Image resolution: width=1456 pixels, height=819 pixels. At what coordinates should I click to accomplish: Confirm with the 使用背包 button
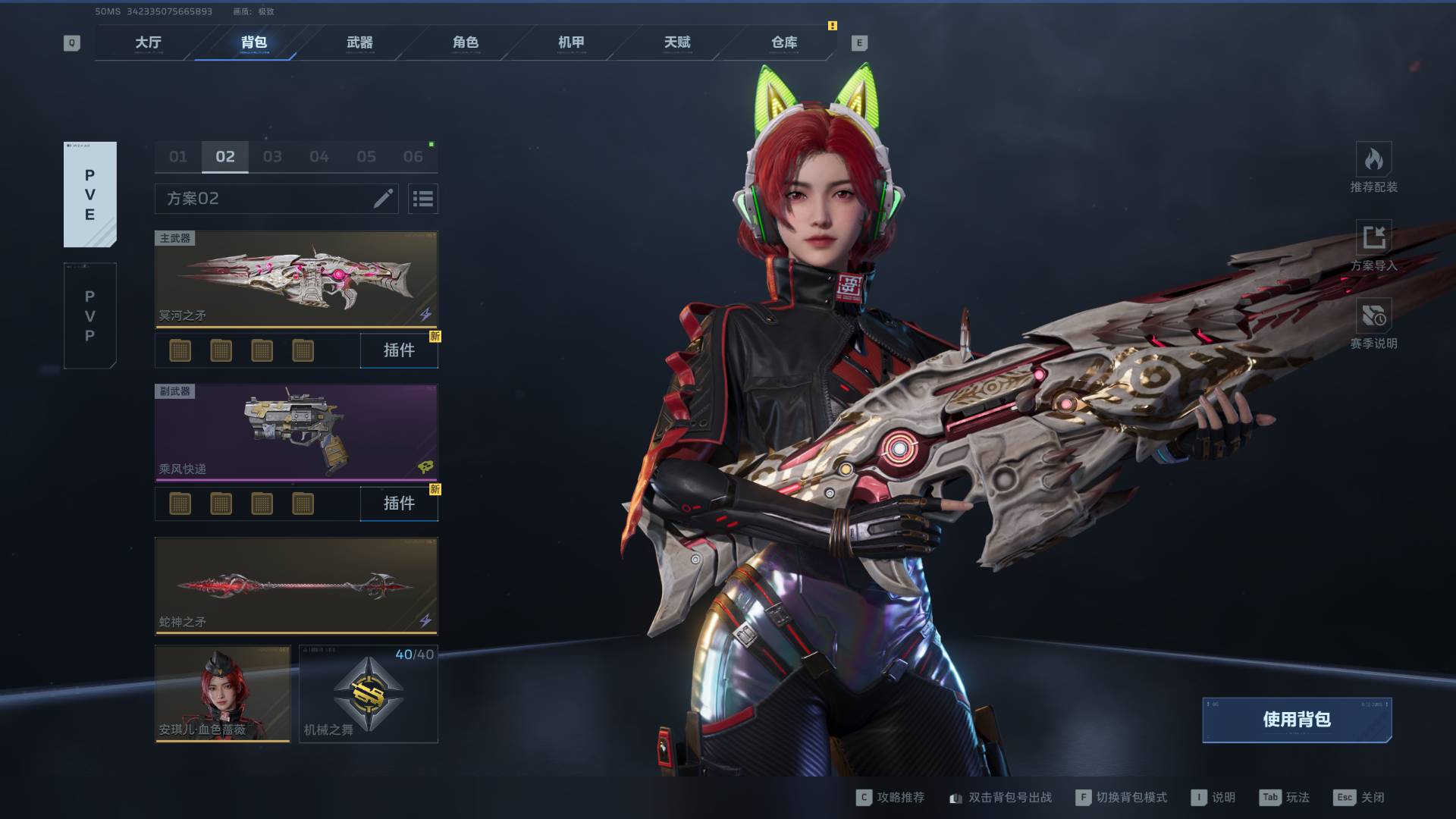(x=1296, y=719)
